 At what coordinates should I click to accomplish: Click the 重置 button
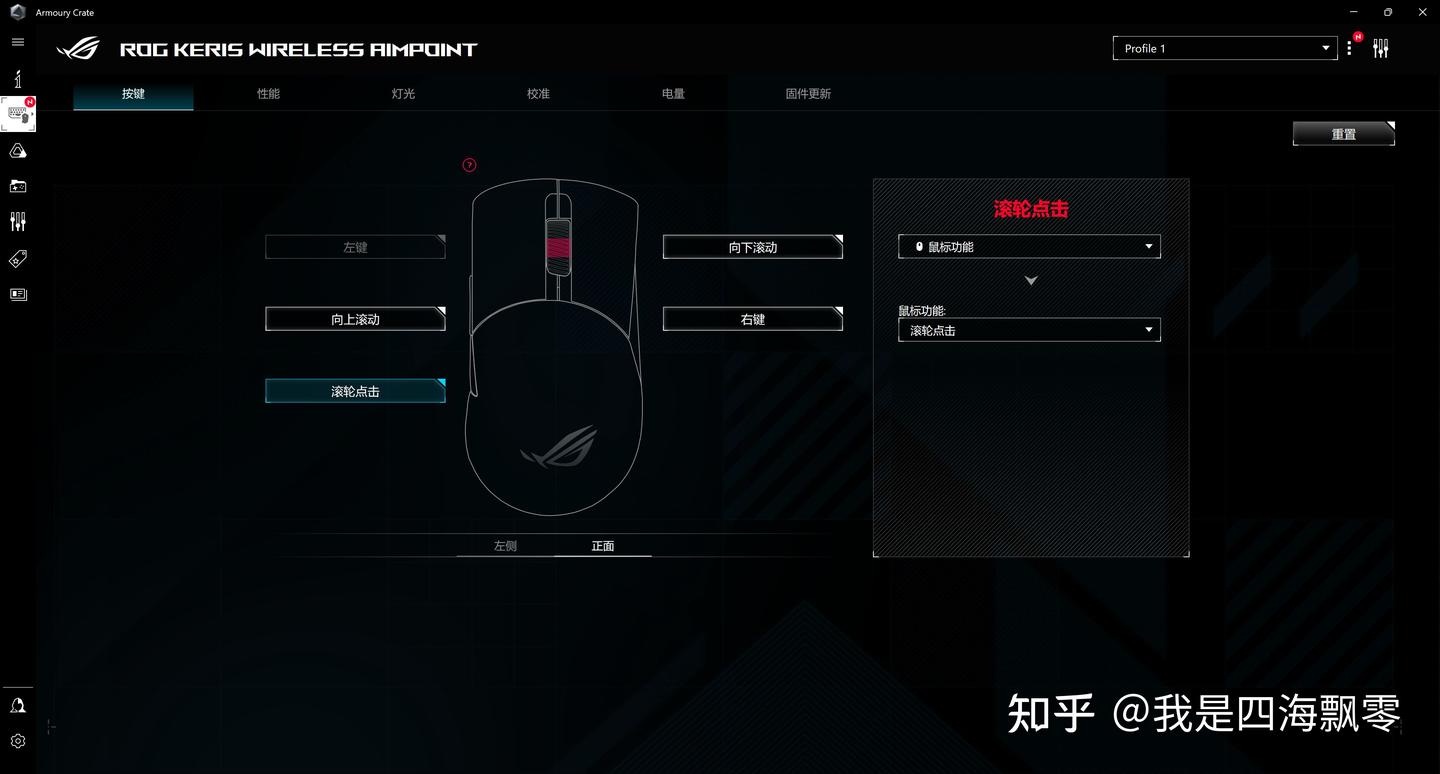pos(1343,133)
